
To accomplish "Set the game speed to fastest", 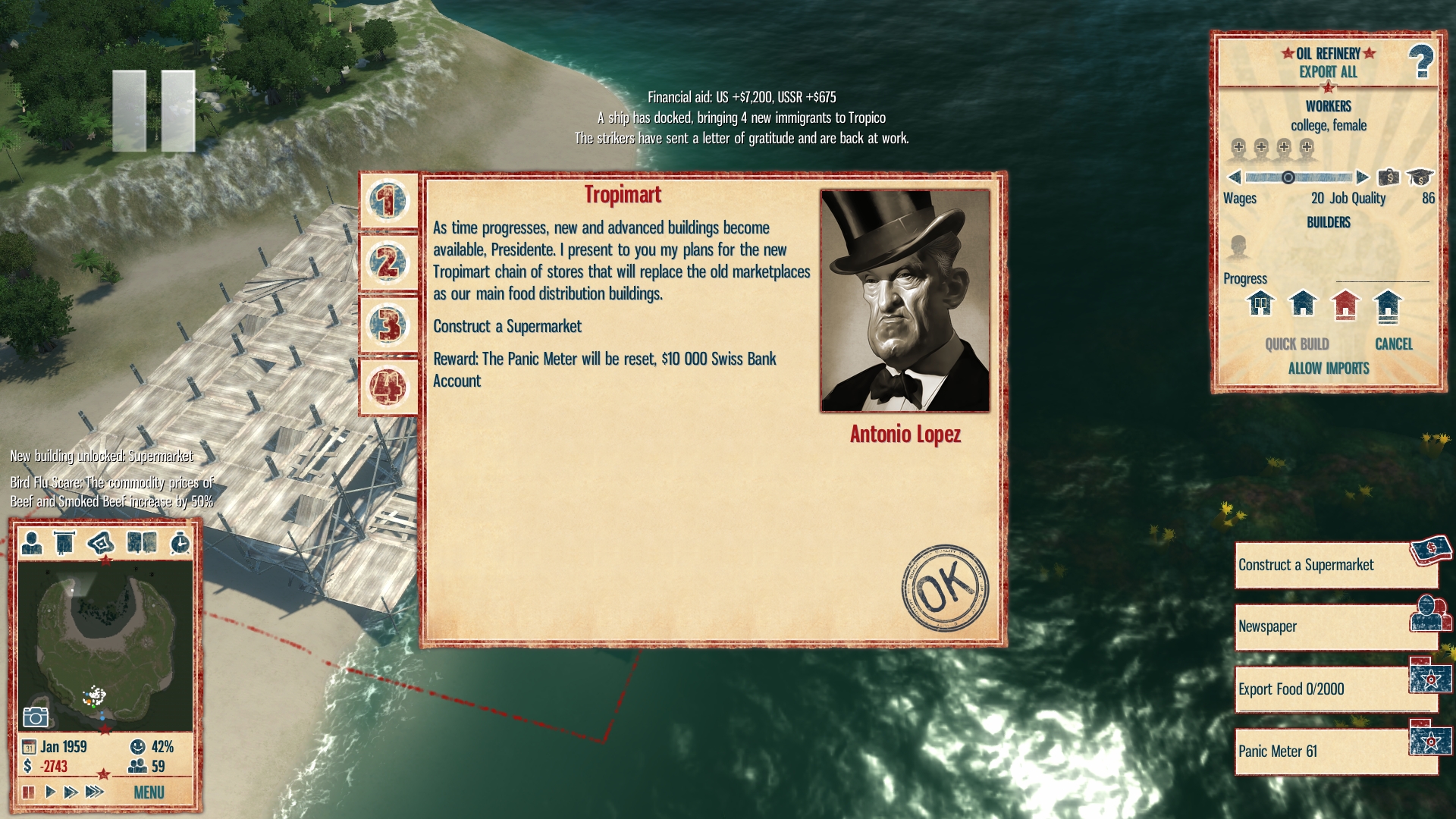I will [94, 792].
